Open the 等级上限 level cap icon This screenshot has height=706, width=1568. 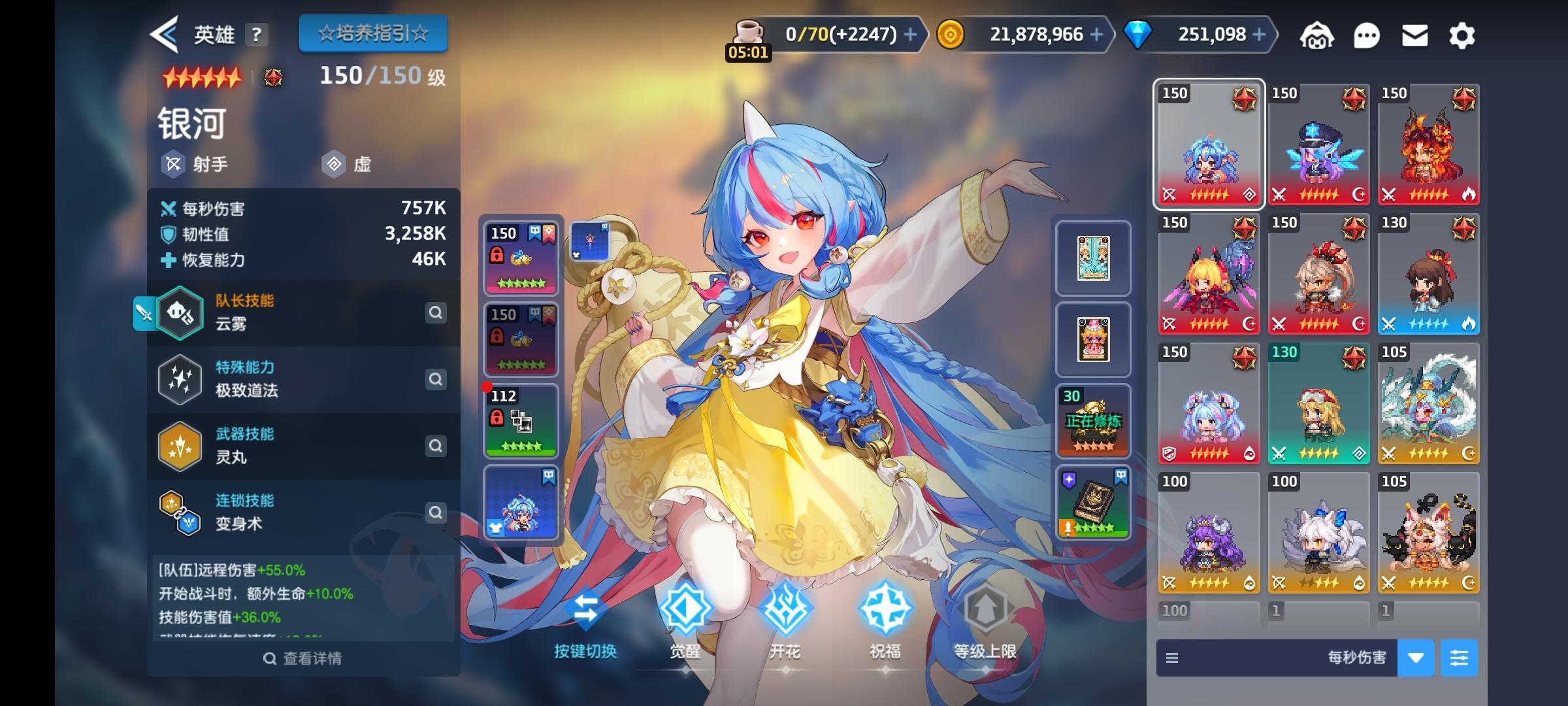tap(987, 608)
